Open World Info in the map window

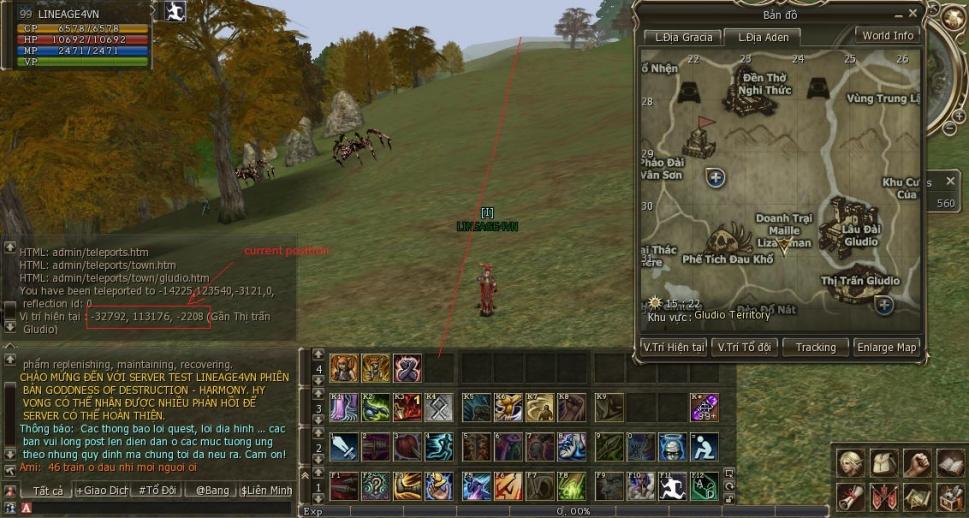point(888,36)
